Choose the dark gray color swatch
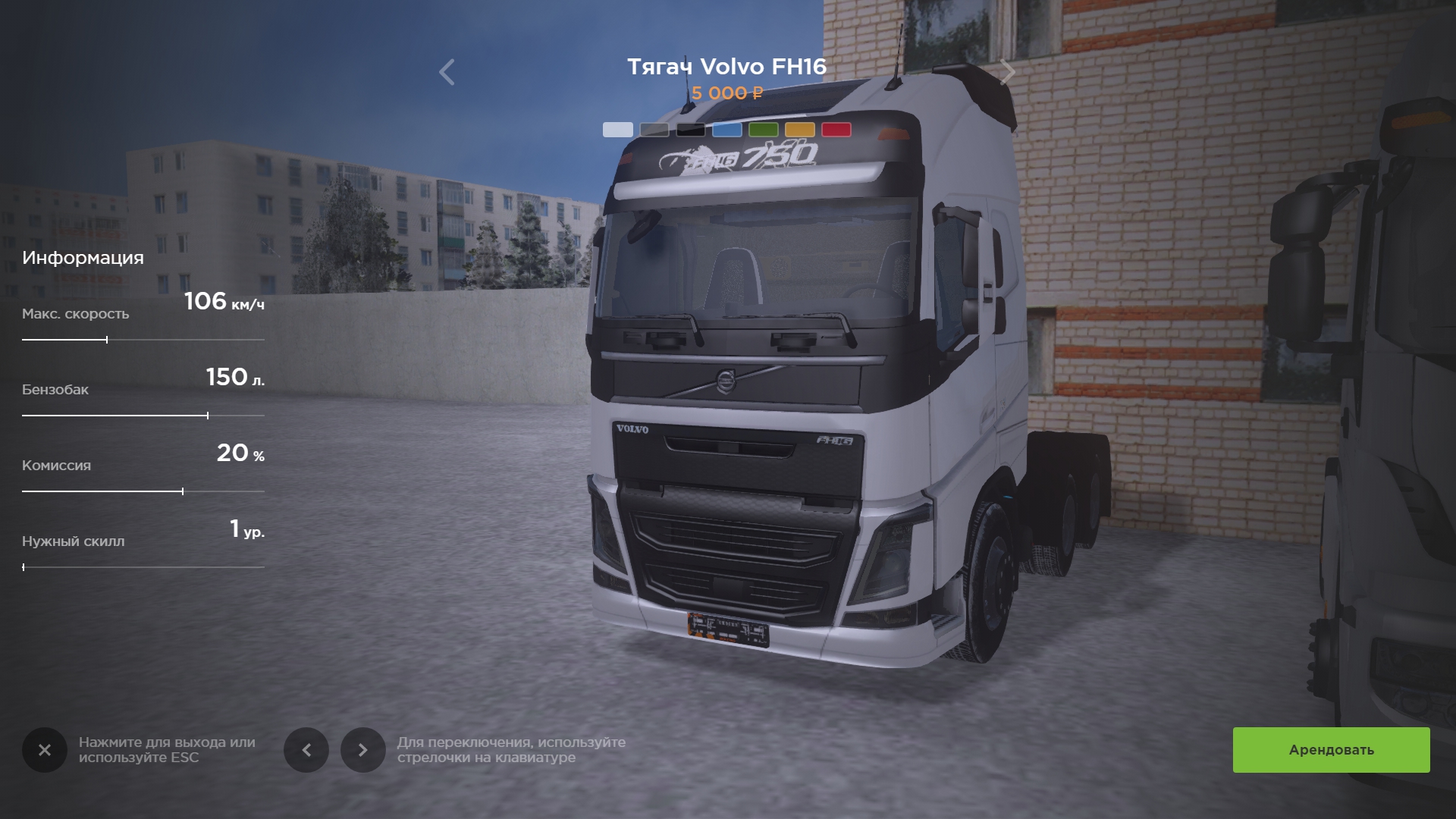 click(654, 130)
